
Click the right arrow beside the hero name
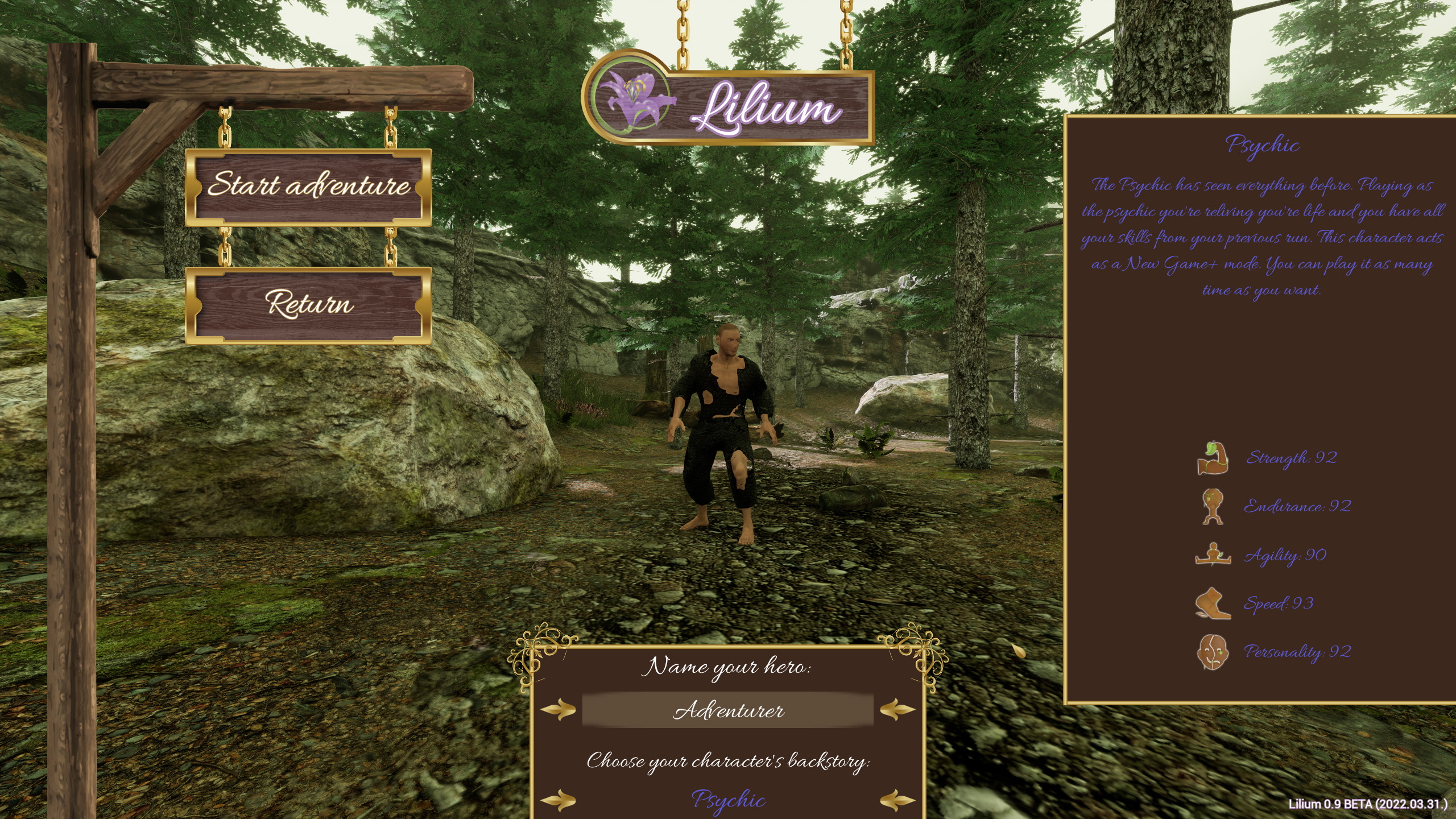click(x=897, y=710)
